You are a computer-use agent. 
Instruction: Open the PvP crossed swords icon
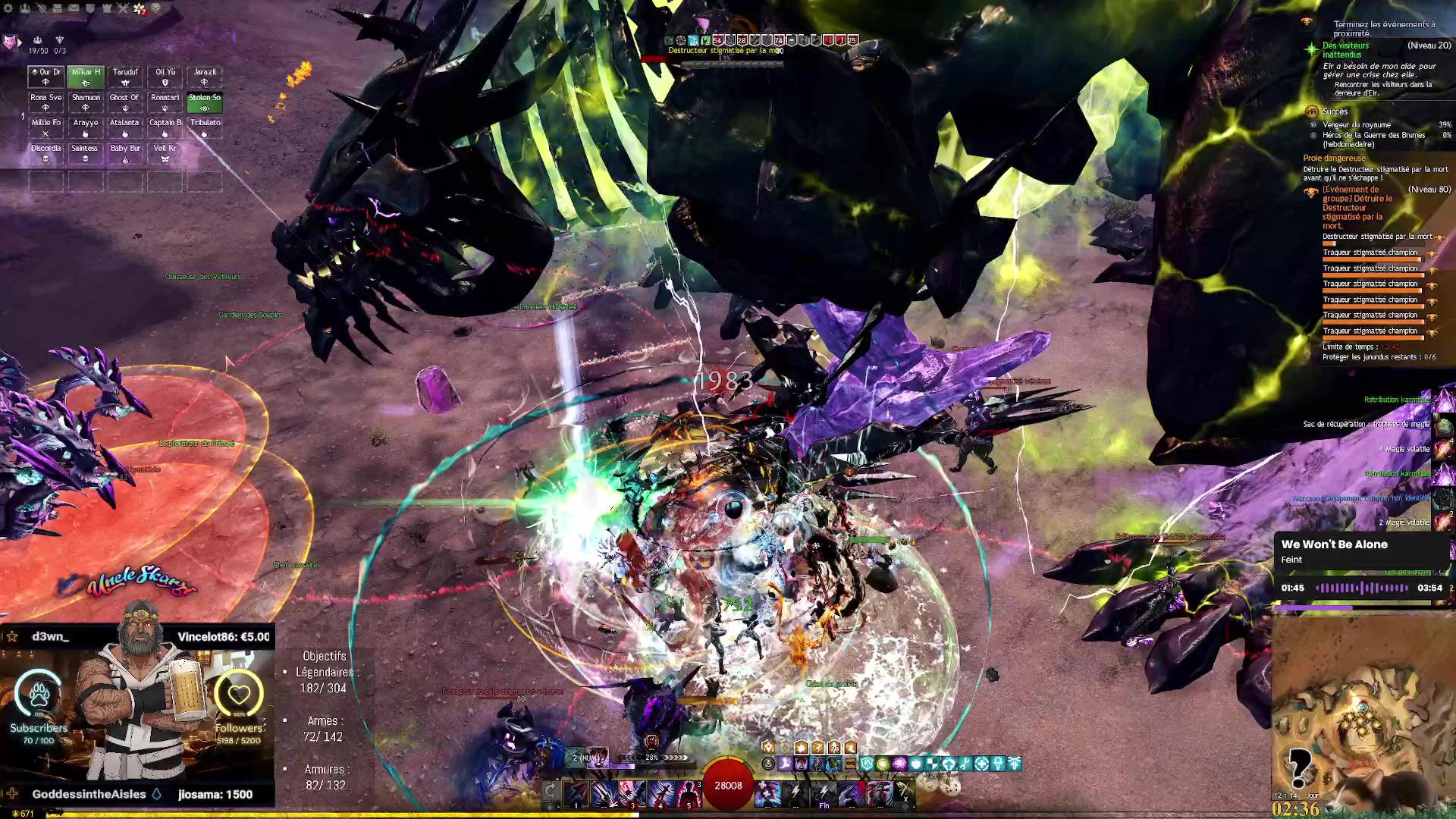click(123, 8)
